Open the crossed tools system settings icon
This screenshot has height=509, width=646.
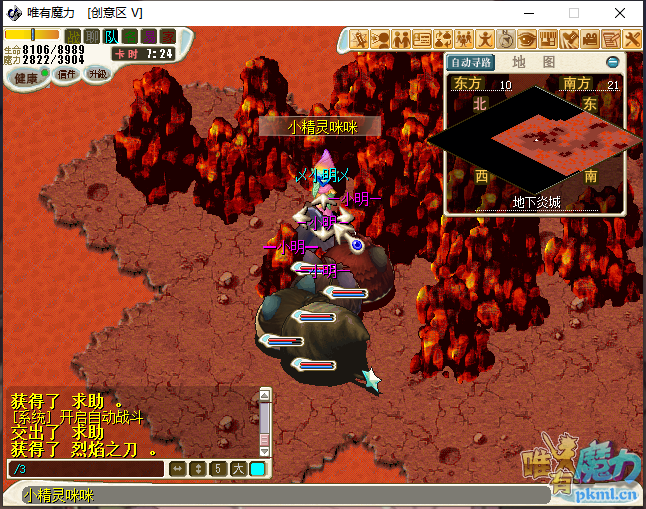(632, 40)
